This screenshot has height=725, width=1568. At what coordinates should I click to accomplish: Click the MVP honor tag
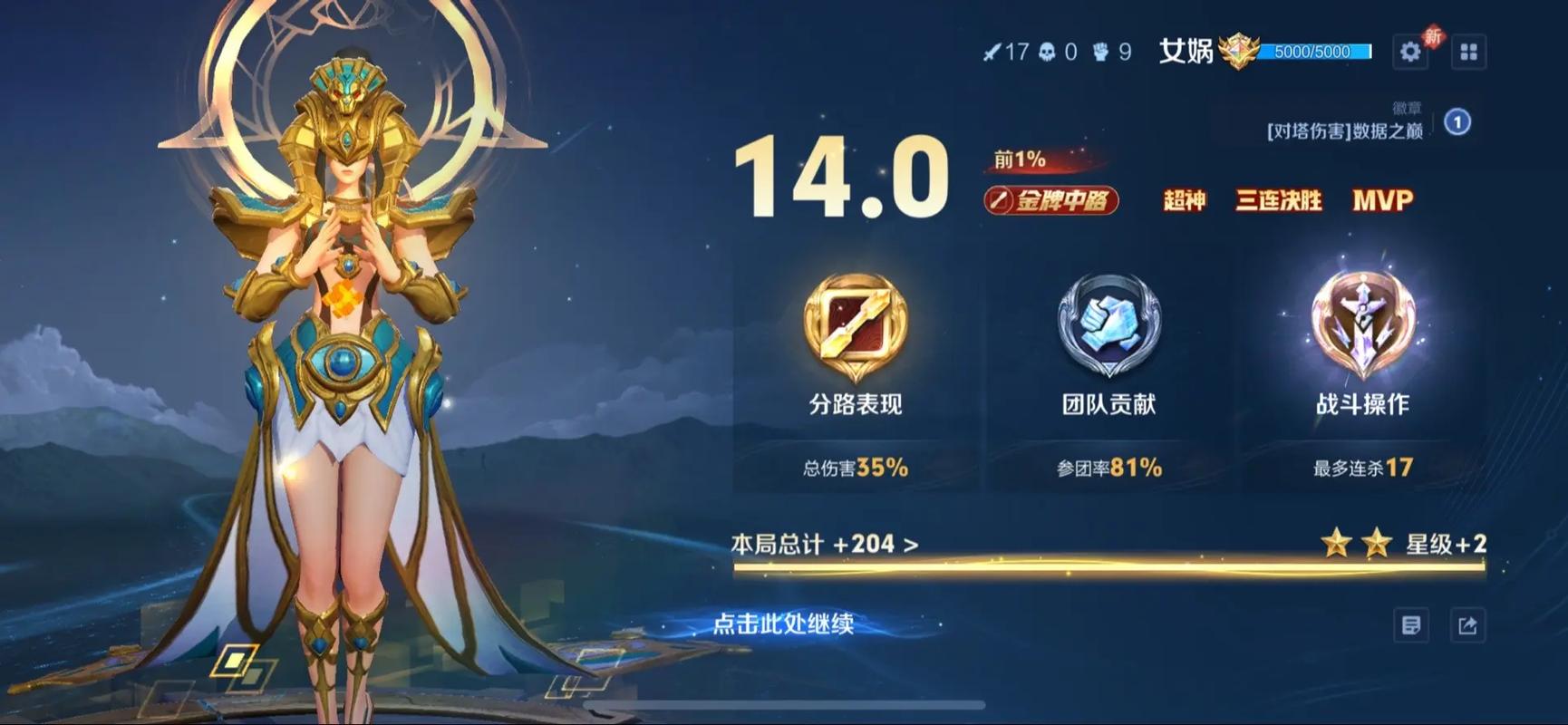click(1377, 200)
